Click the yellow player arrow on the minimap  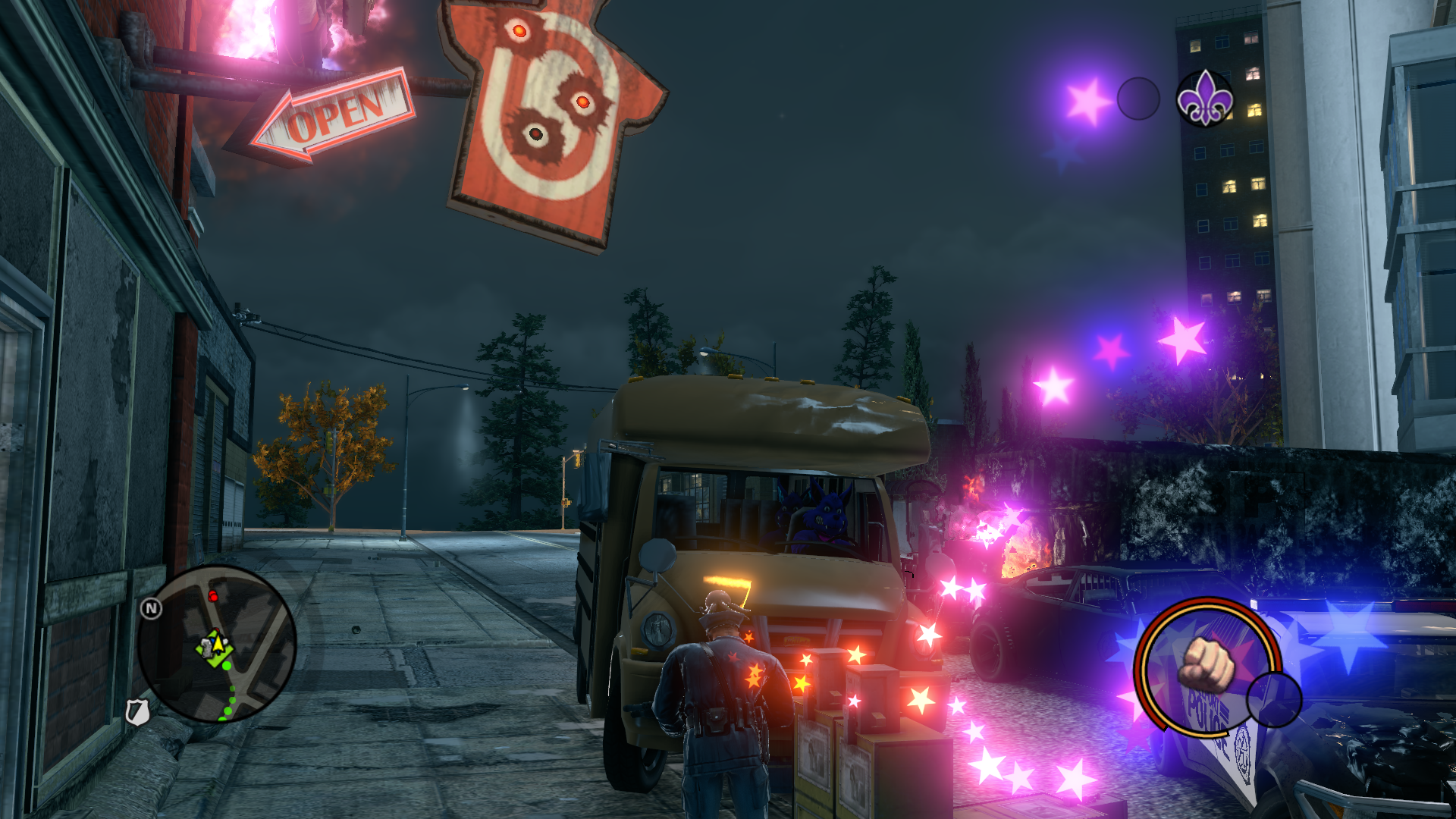(x=218, y=645)
